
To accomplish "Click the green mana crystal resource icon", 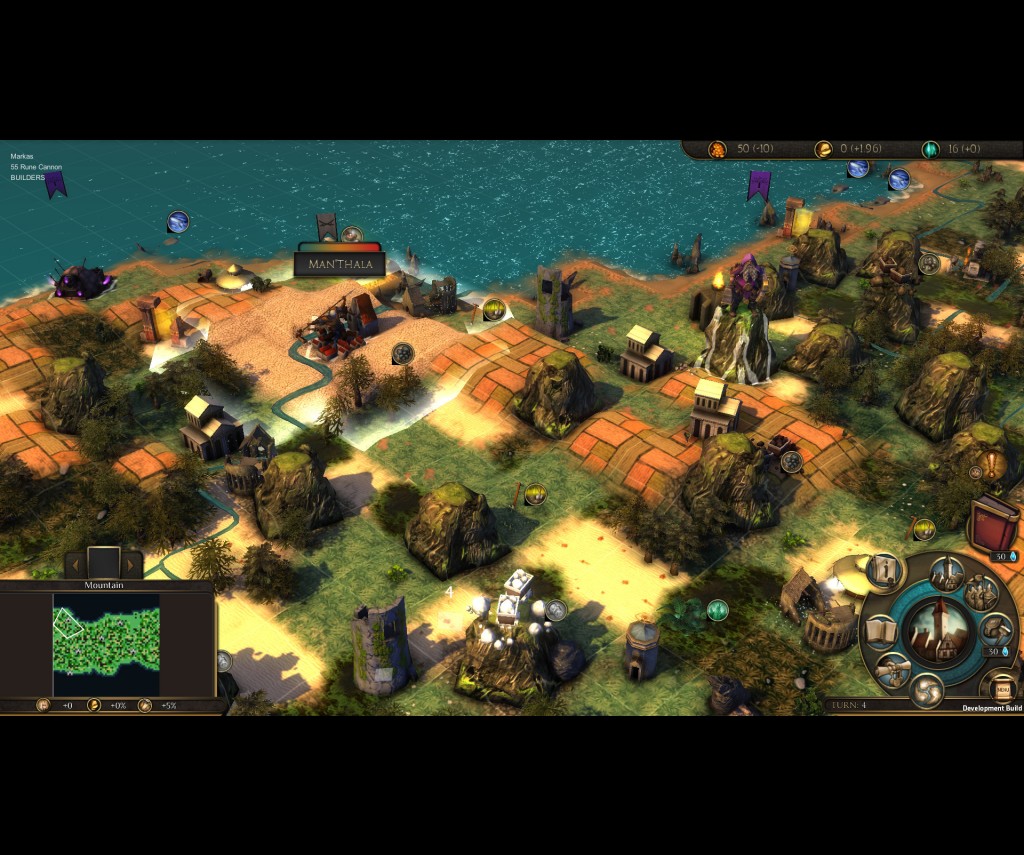I will 930,149.
